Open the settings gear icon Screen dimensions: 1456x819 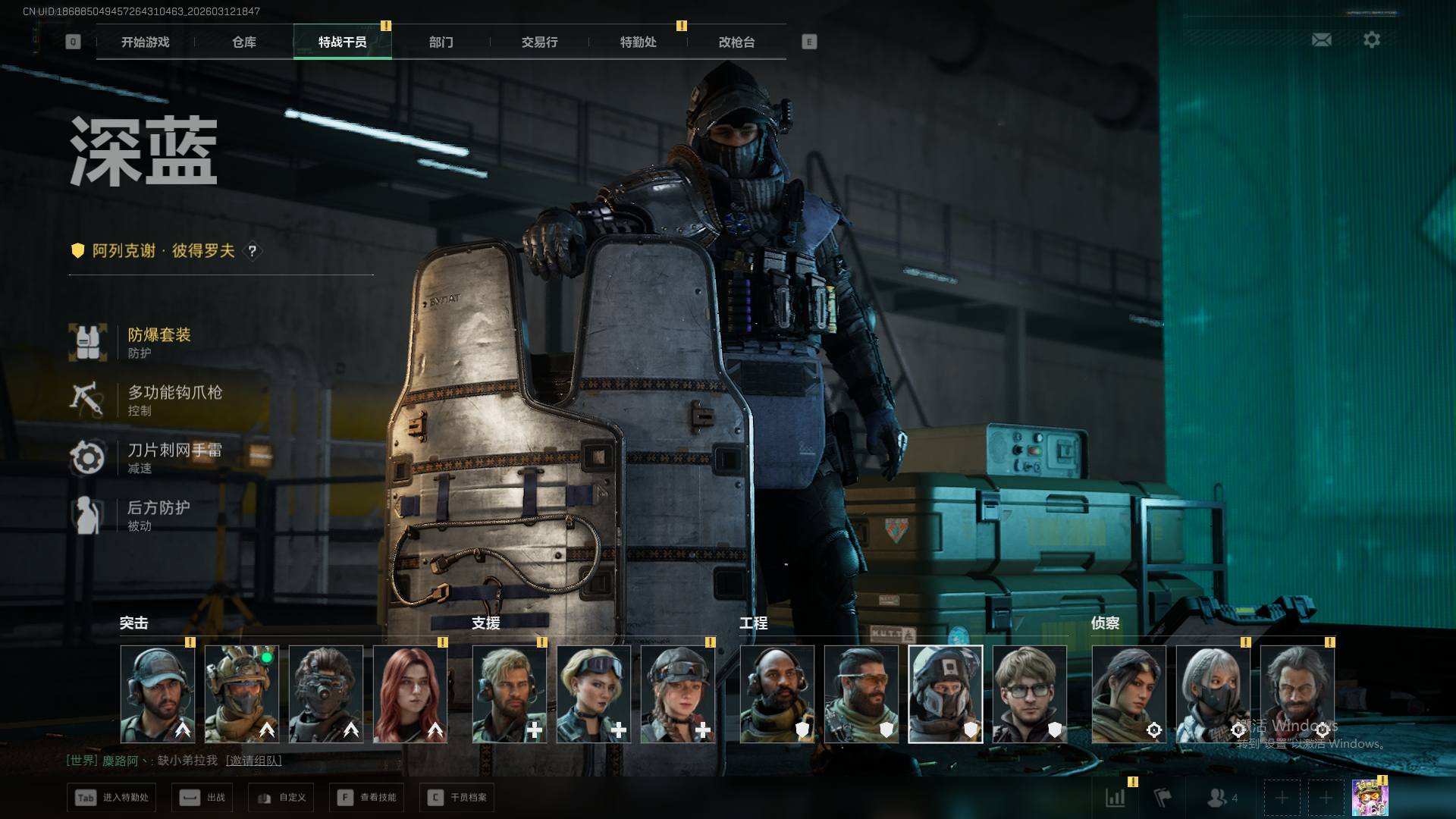1371,39
